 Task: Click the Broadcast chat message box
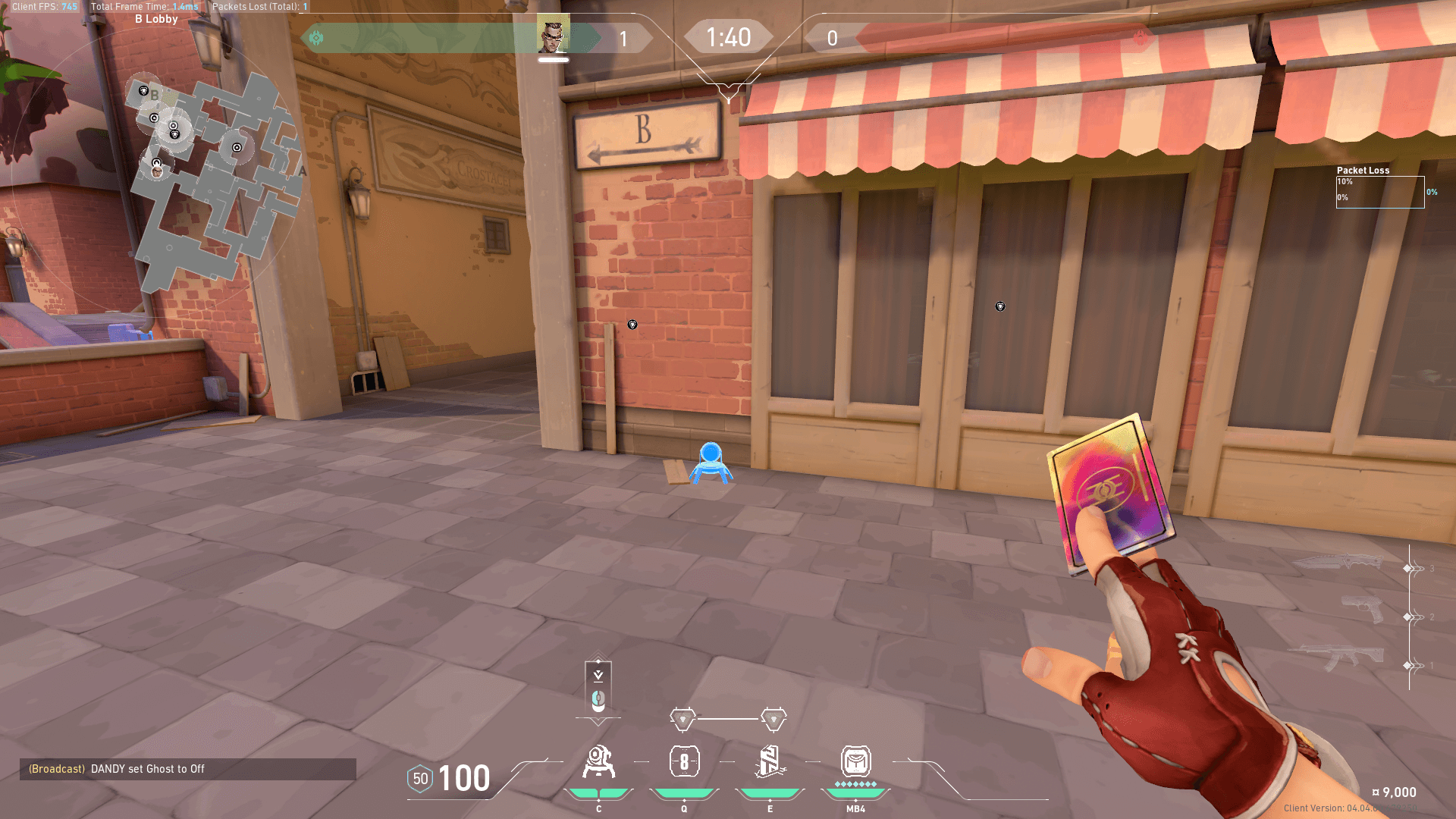187,769
